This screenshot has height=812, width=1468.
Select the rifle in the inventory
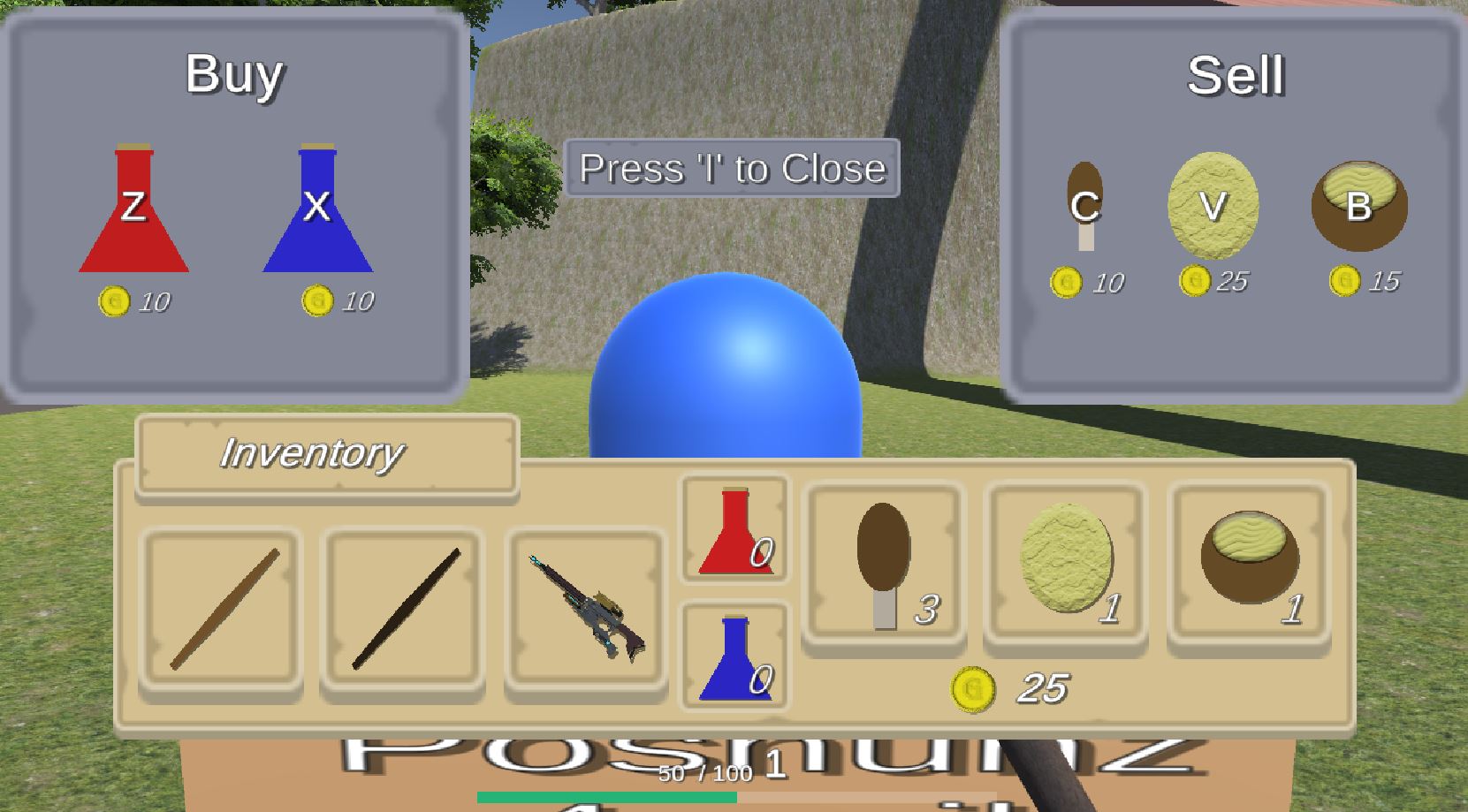tap(589, 607)
